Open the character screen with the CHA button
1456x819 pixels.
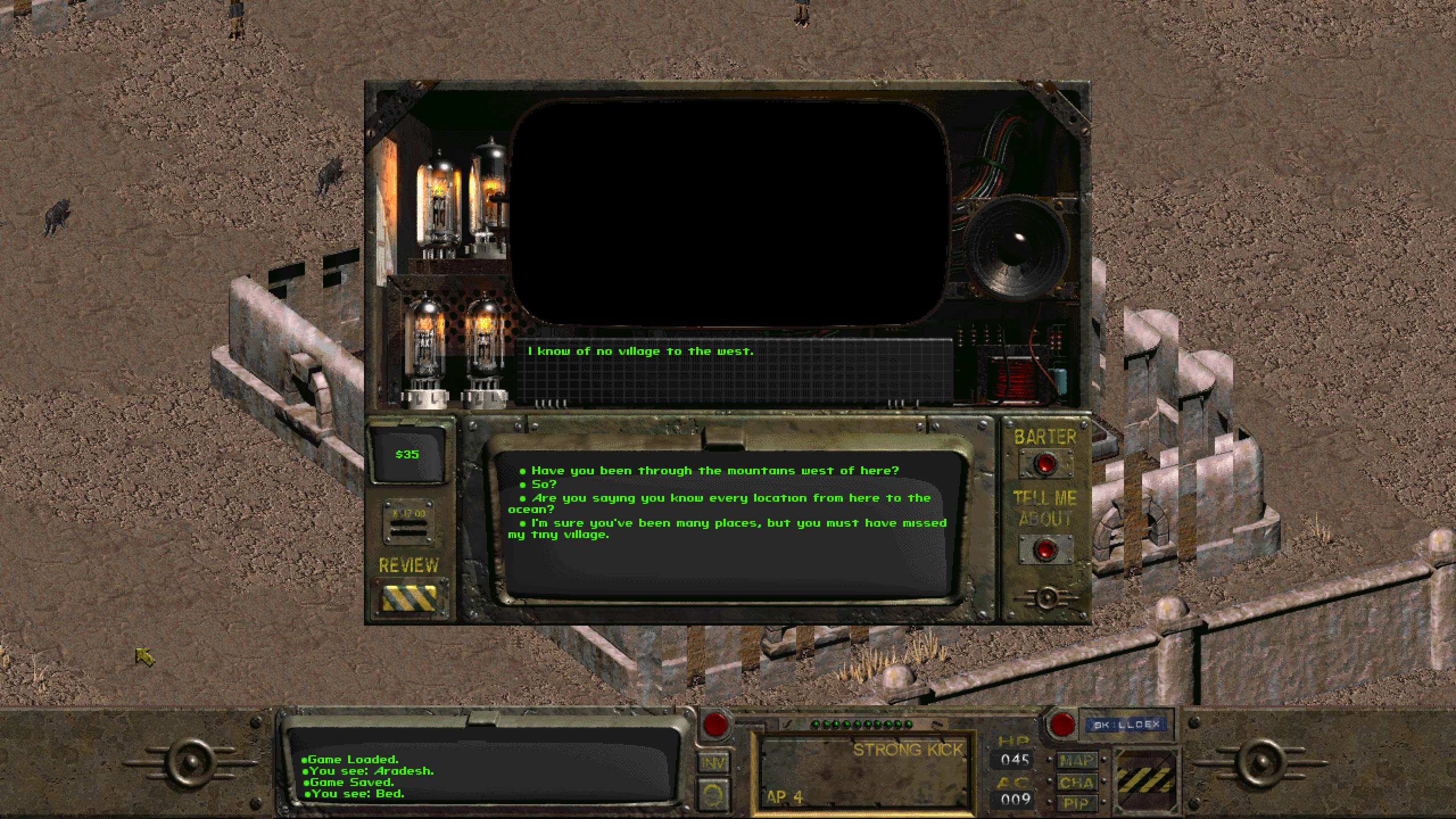(x=1077, y=782)
